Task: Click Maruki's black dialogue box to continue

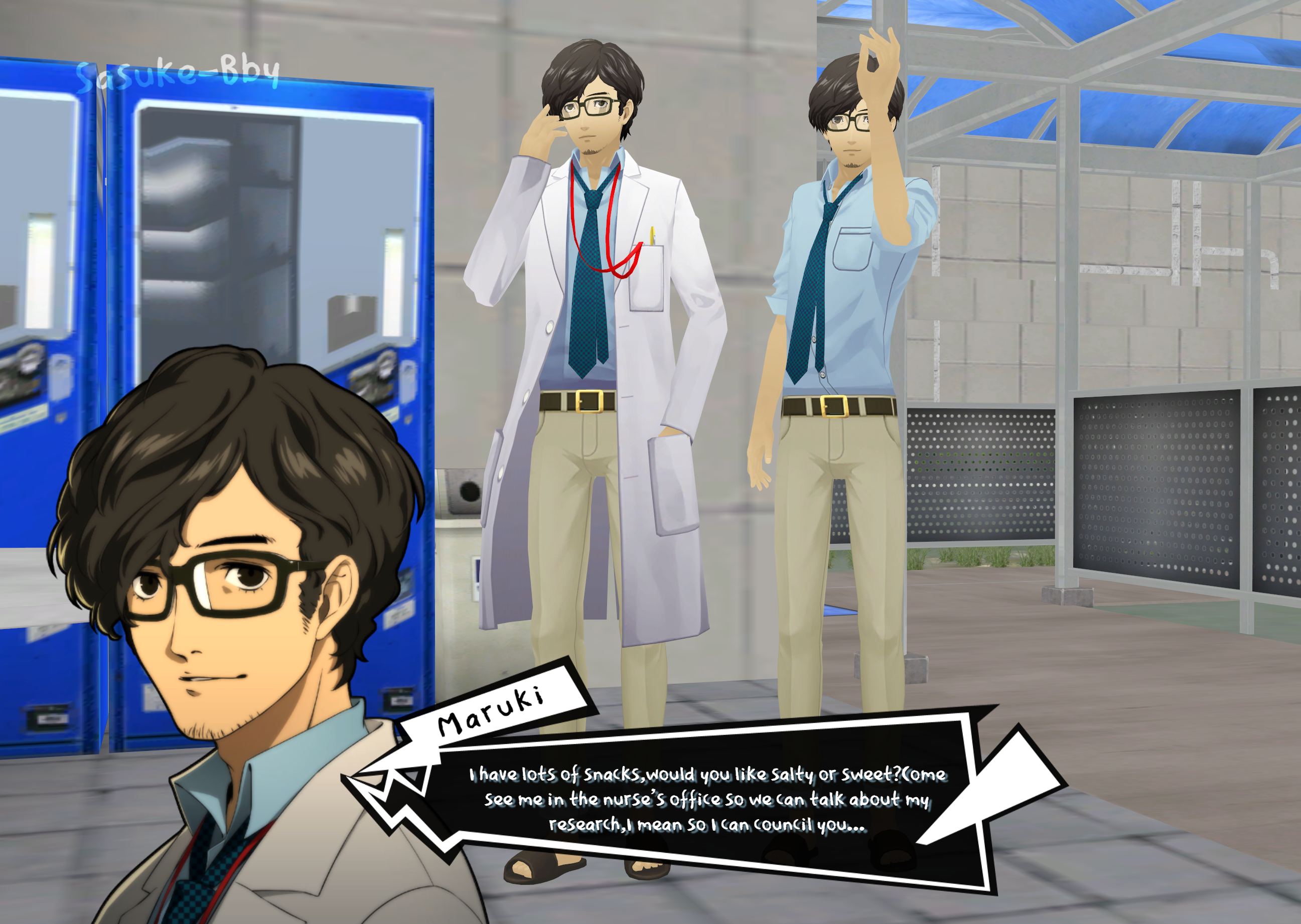Action: pos(706,799)
